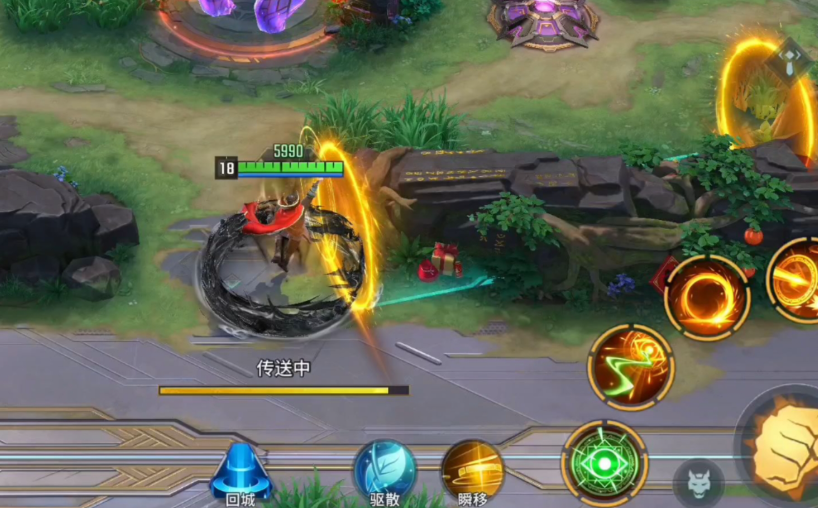Image resolution: width=818 pixels, height=508 pixels.
Task: Hit the golden fist basic attack button
Action: point(786,445)
